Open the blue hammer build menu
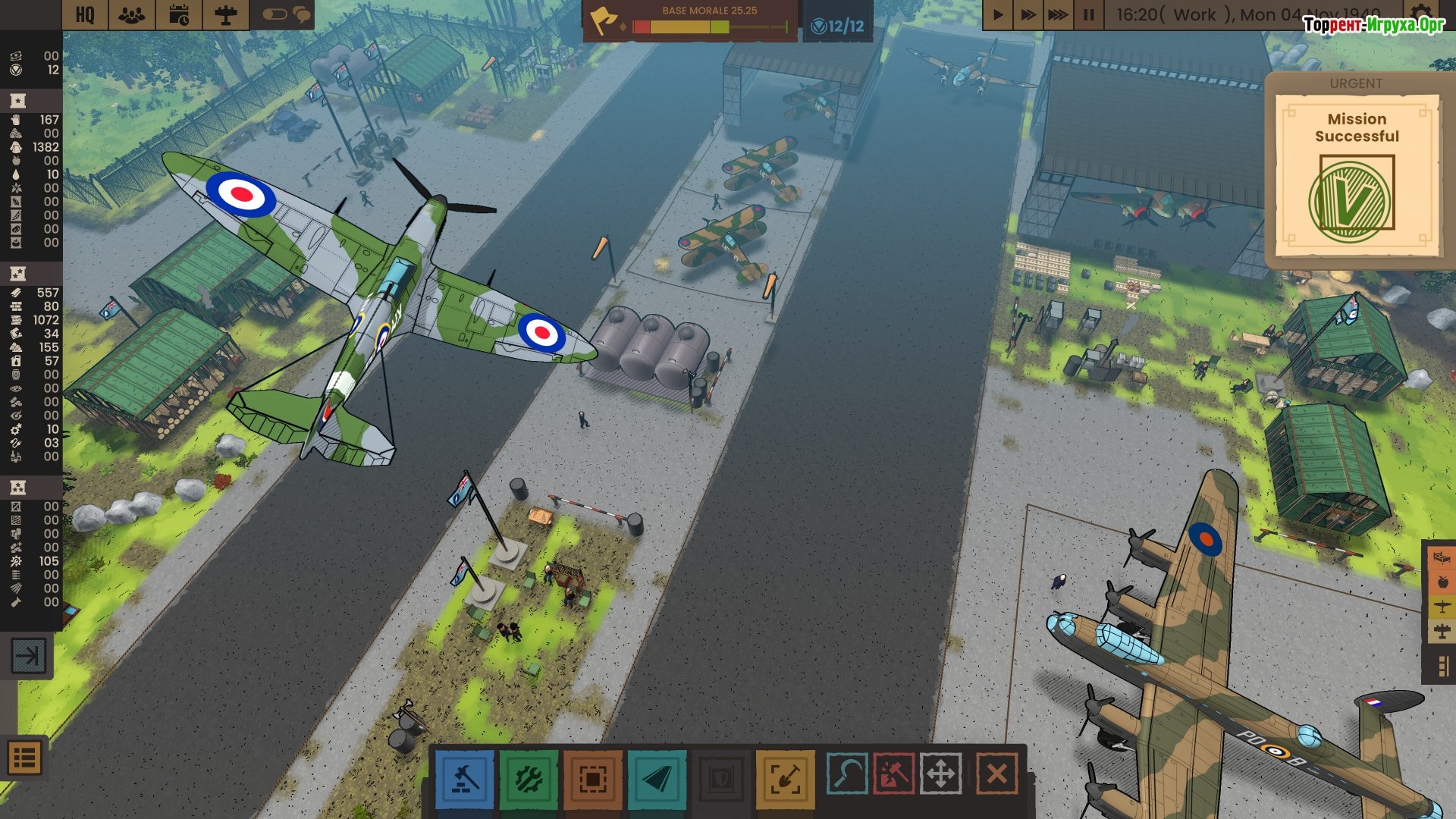This screenshot has height=819, width=1456. (x=464, y=779)
